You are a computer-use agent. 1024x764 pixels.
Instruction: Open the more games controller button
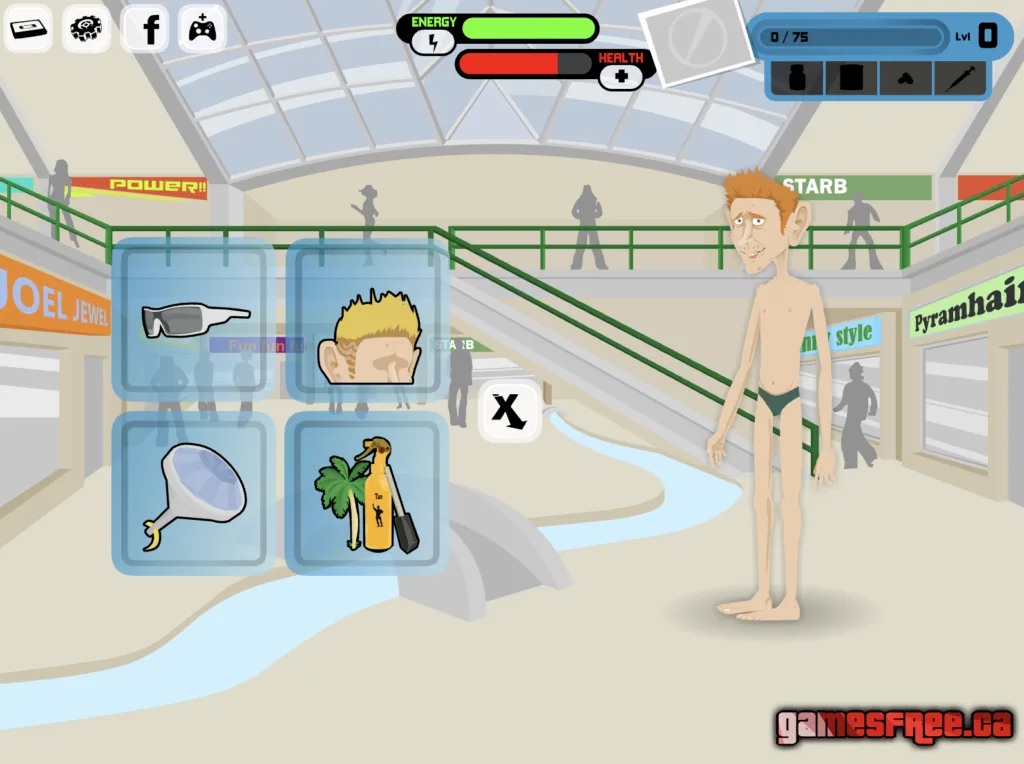tap(202, 28)
